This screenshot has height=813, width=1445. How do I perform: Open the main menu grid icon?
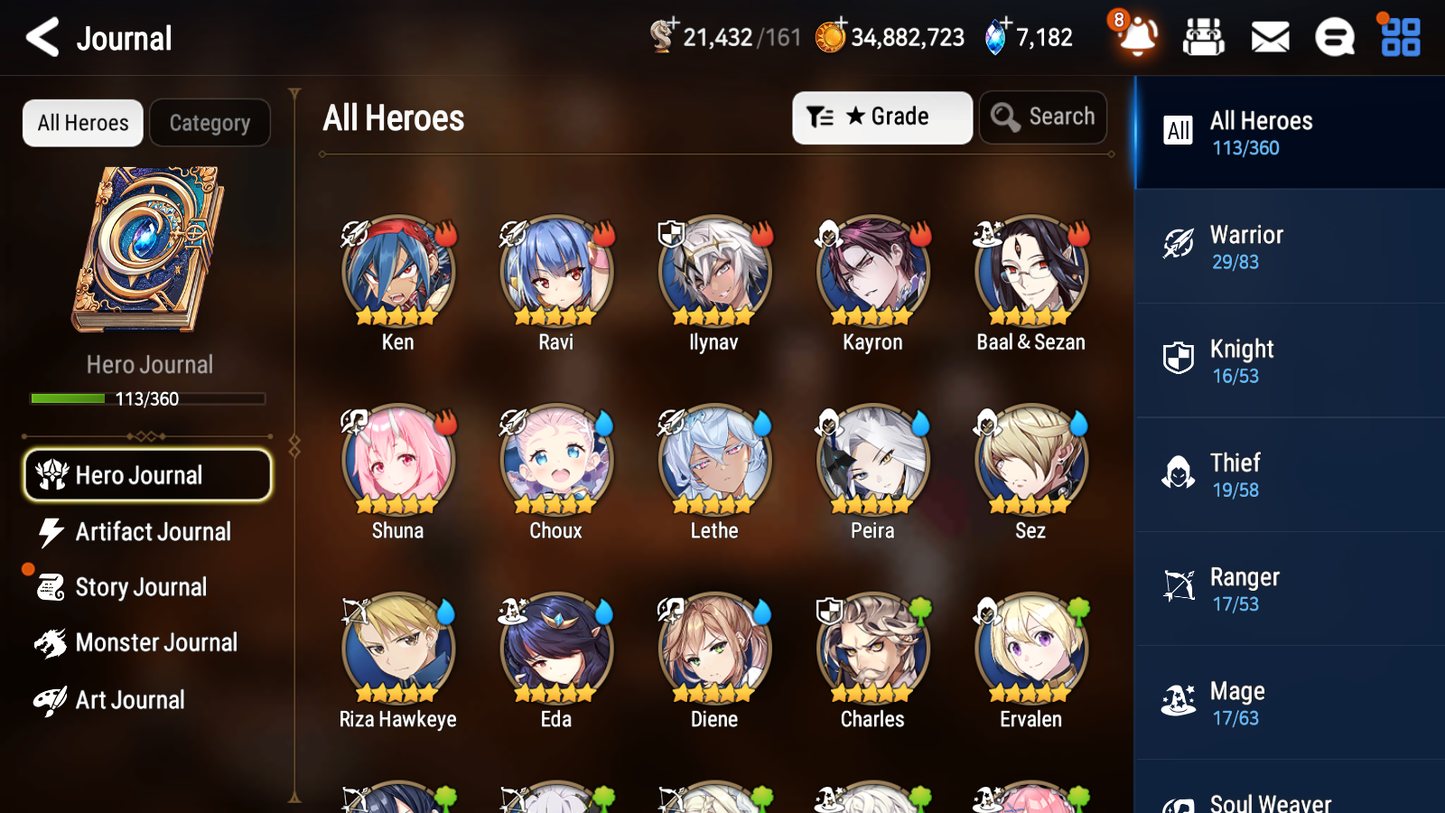tap(1399, 36)
